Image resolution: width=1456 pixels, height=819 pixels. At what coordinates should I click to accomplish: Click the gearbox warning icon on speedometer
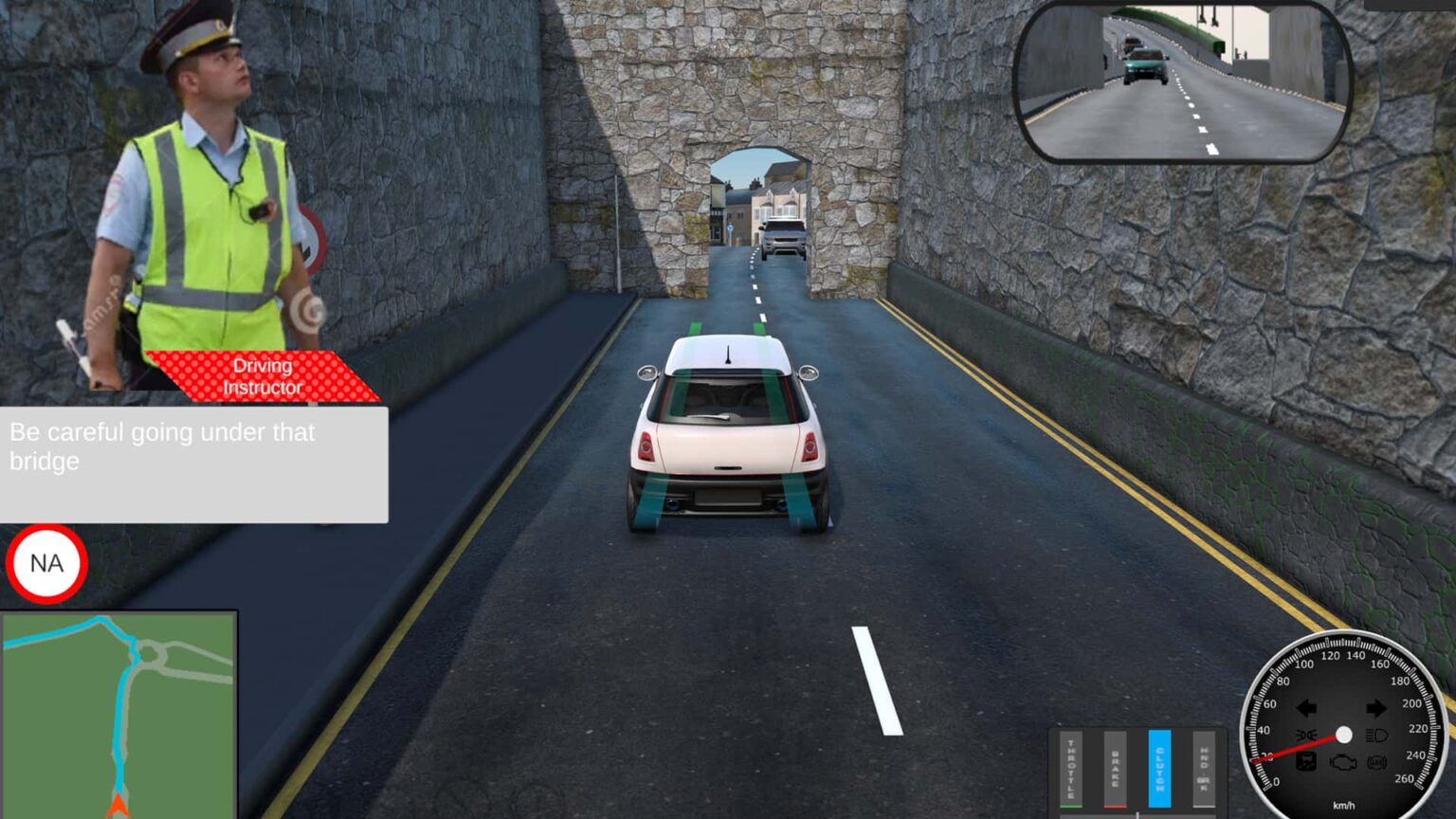[1306, 761]
